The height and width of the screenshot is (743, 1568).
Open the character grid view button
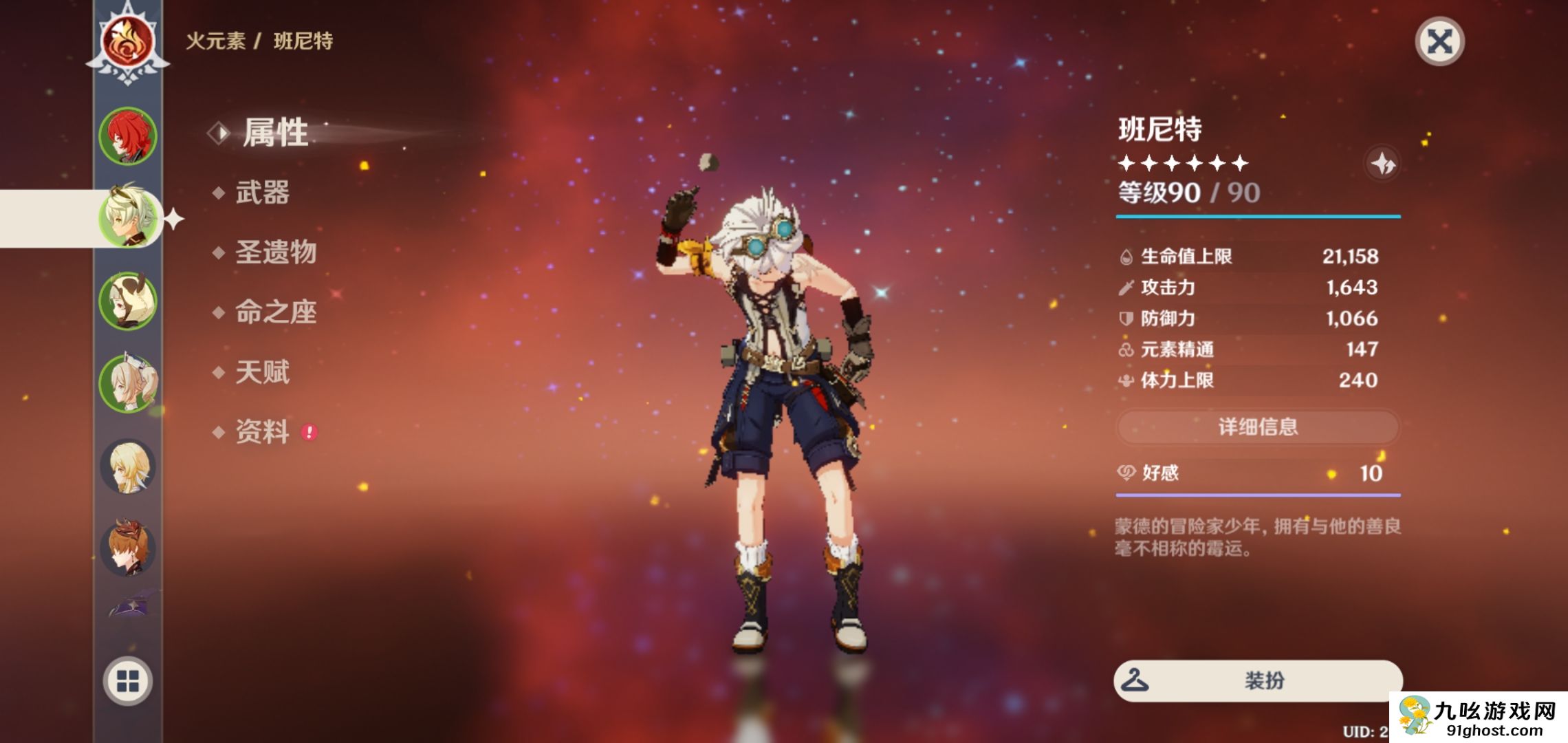128,681
